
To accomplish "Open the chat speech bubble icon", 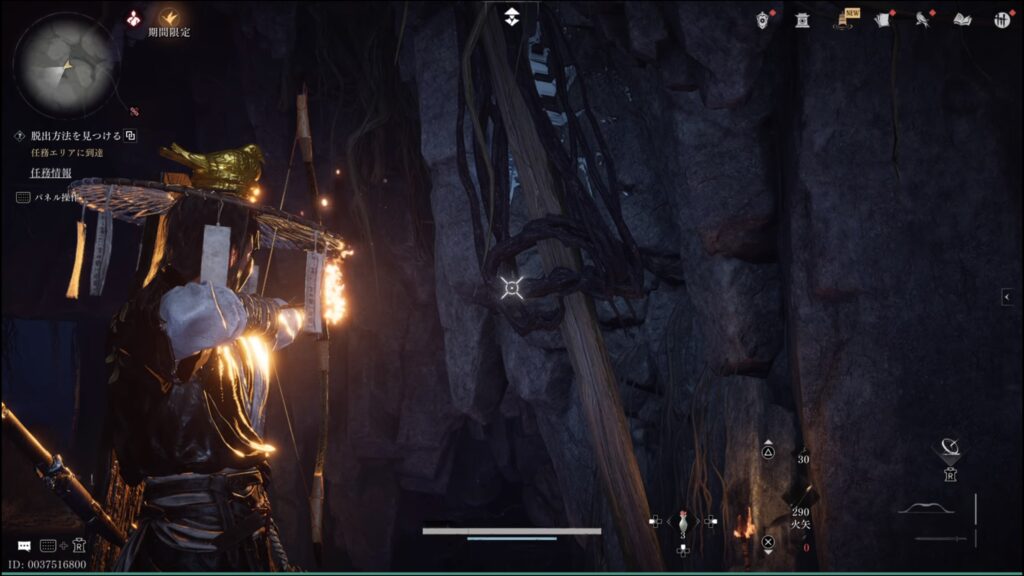I will [24, 546].
